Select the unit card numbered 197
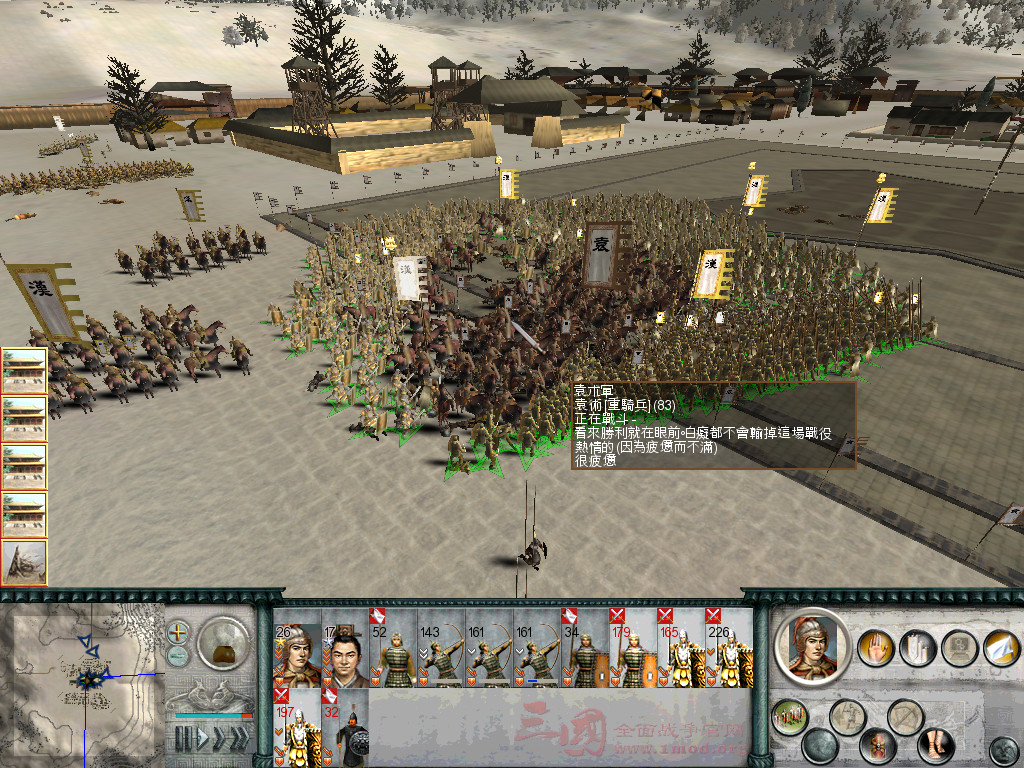Viewport: 1024px width, 768px height. pyautogui.click(x=297, y=727)
